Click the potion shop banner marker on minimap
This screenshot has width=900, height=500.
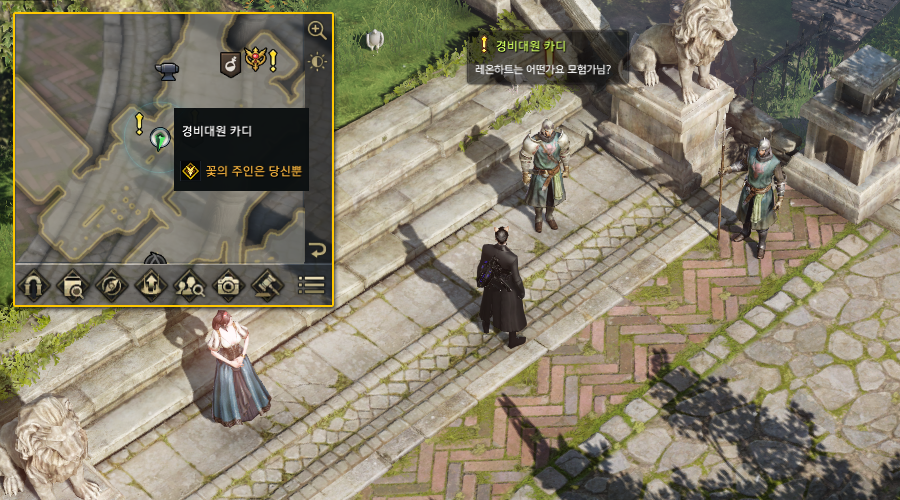point(229,65)
